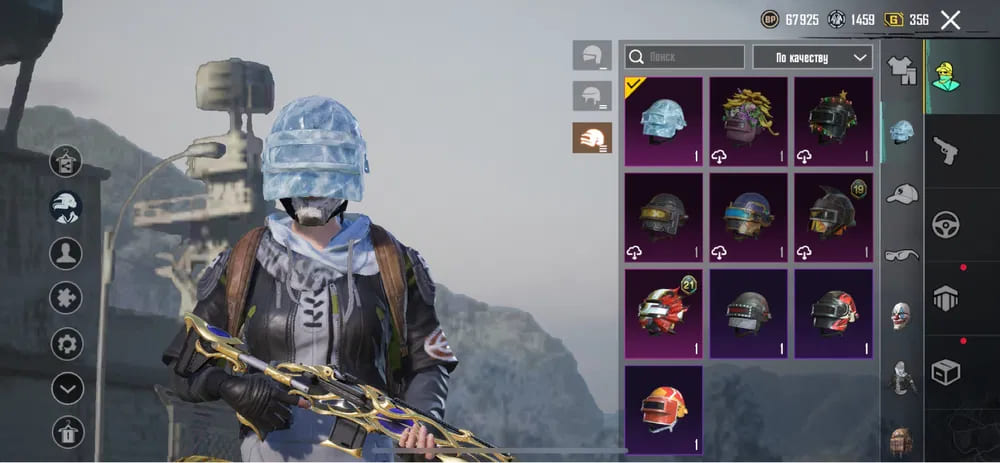Select the equipped ice helmet skin
Screen dimensions: 1000x463
[x=663, y=121]
